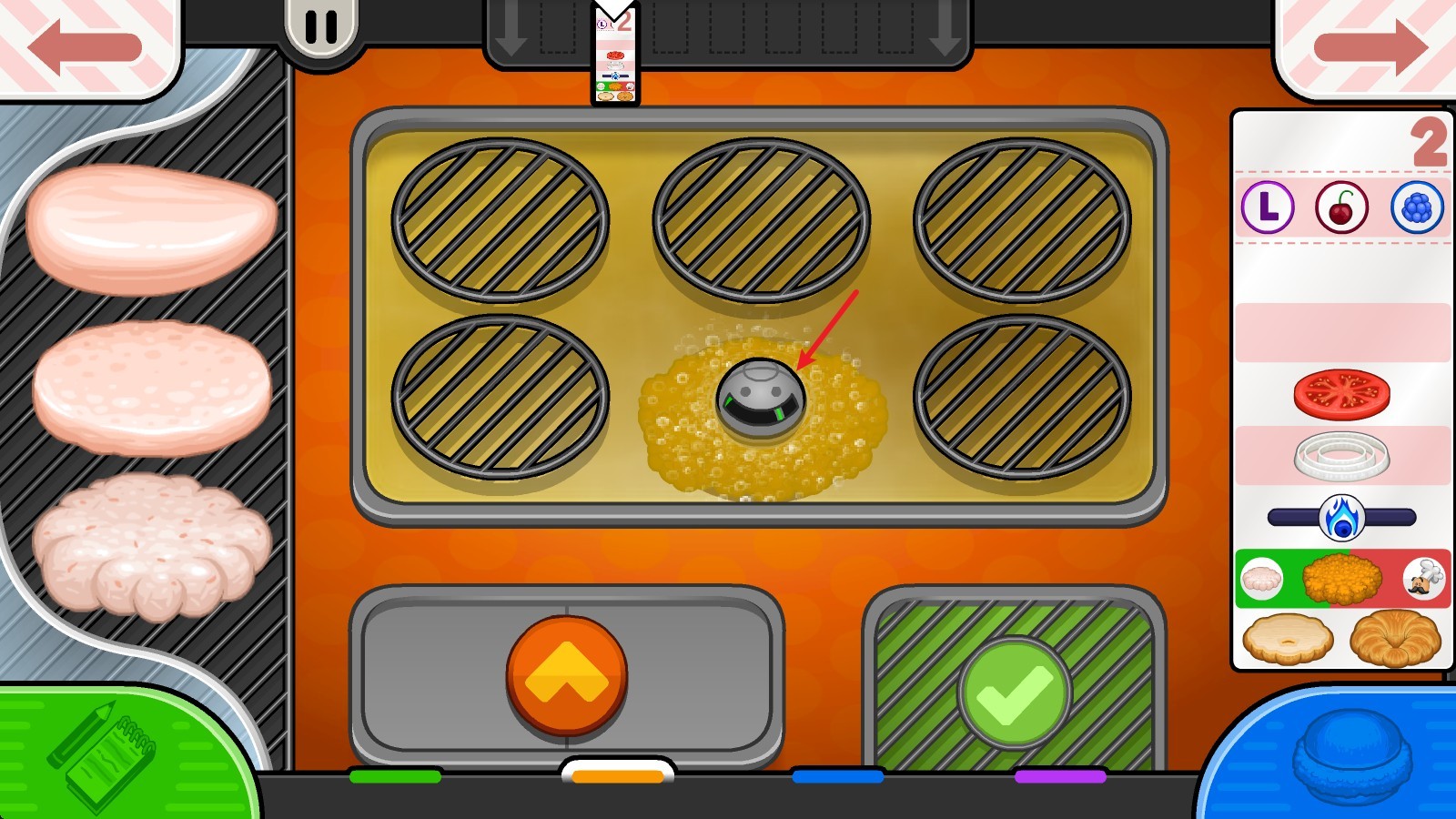Switch to the green station tab
The width and height of the screenshot is (1456, 819).
pyautogui.click(x=395, y=776)
